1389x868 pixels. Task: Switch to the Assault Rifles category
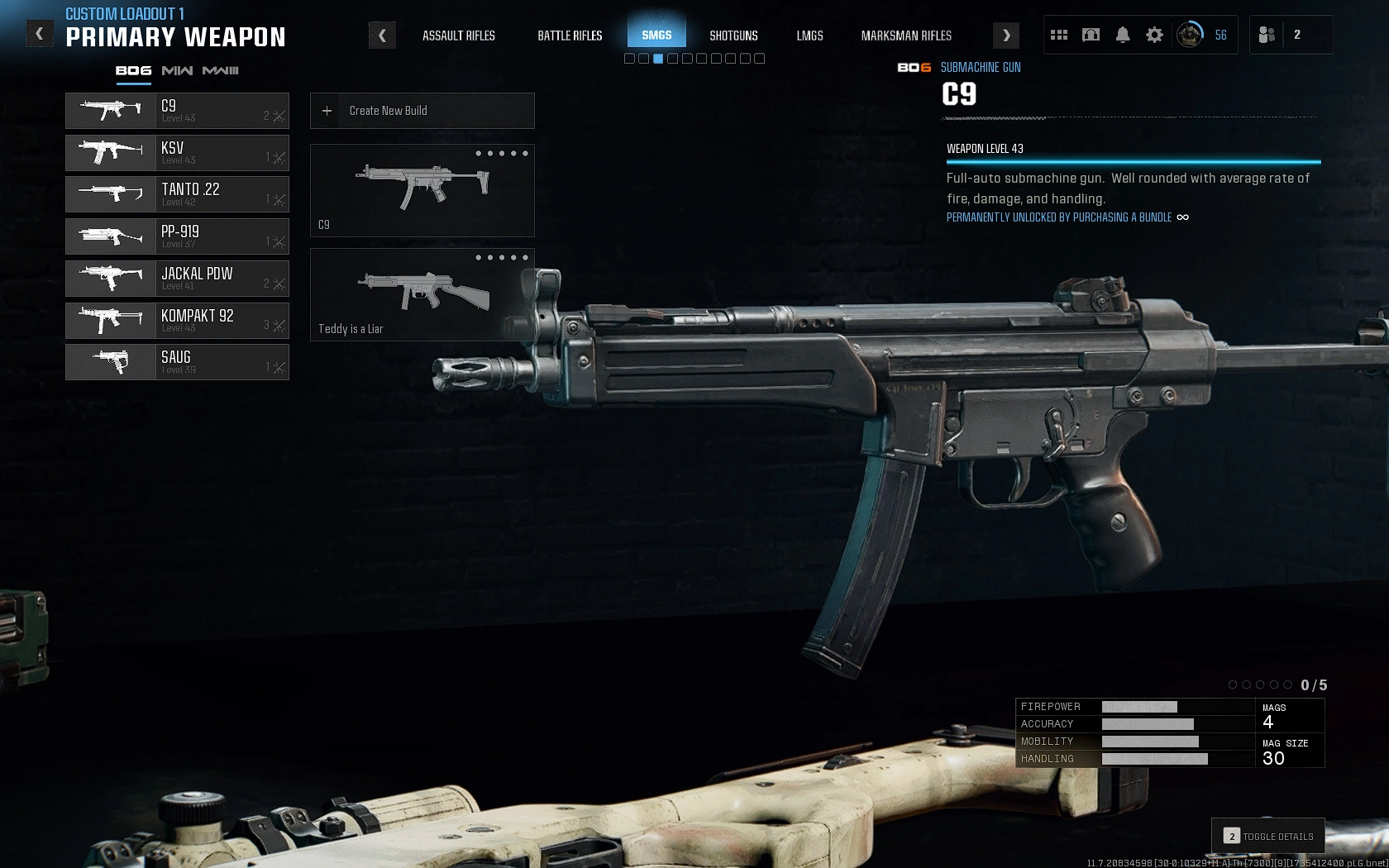tap(458, 36)
